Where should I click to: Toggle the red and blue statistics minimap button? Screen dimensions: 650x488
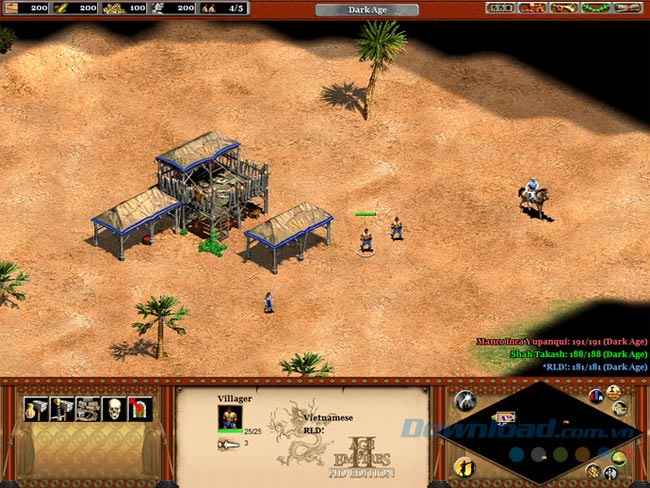click(597, 395)
